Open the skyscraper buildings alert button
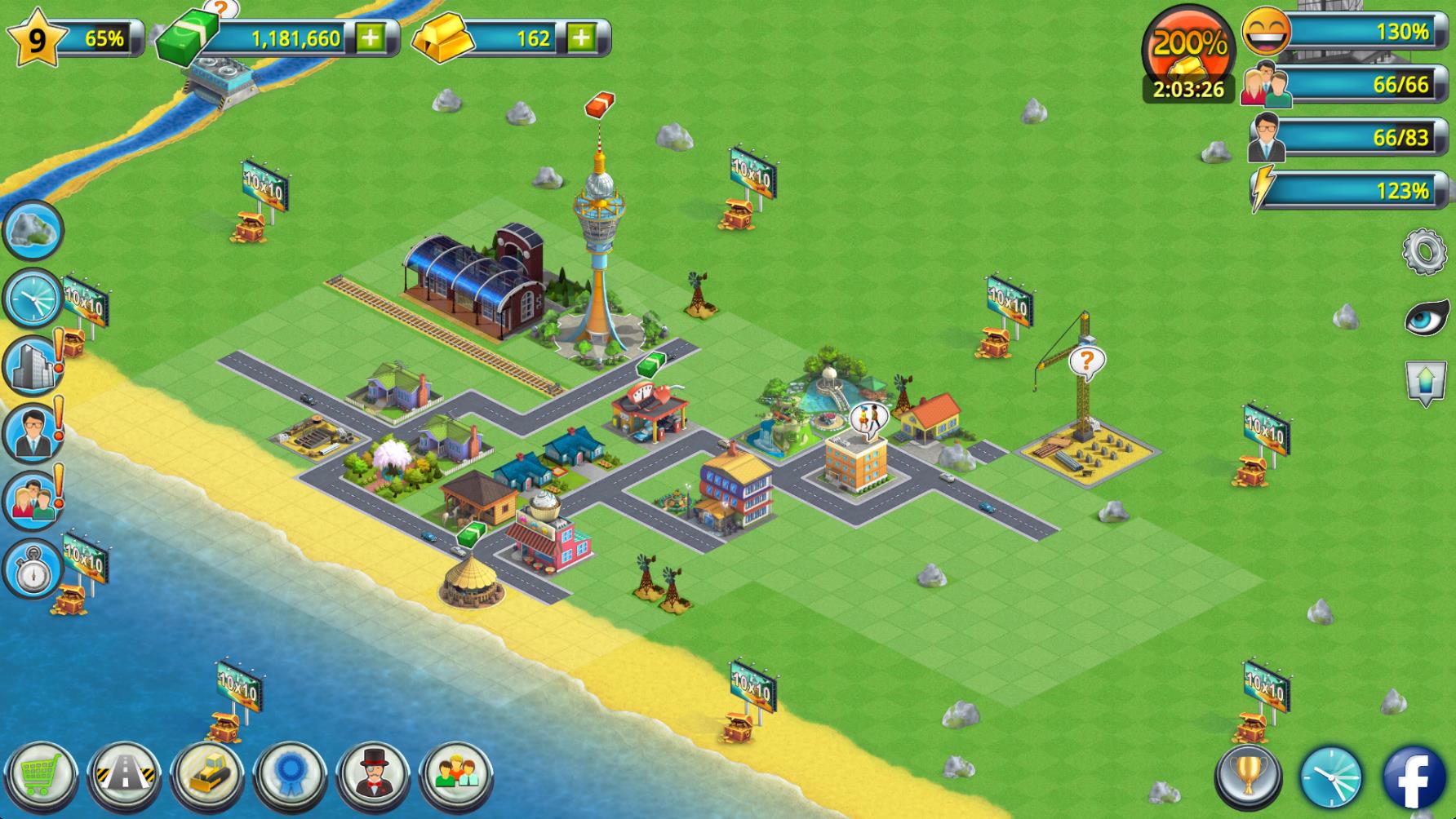Viewport: 1456px width, 819px height. click(33, 365)
